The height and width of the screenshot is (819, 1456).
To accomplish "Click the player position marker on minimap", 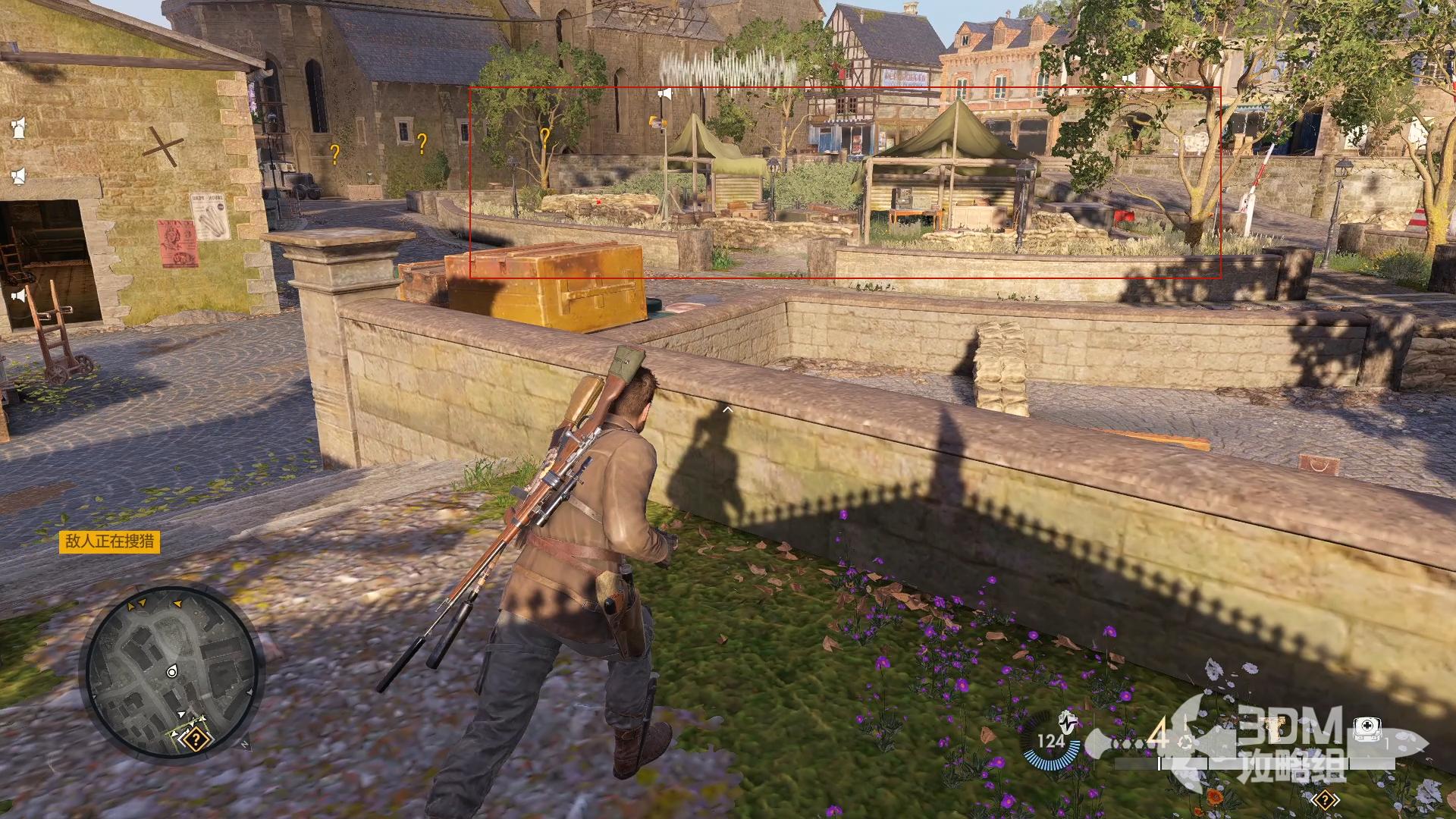I will (x=172, y=672).
